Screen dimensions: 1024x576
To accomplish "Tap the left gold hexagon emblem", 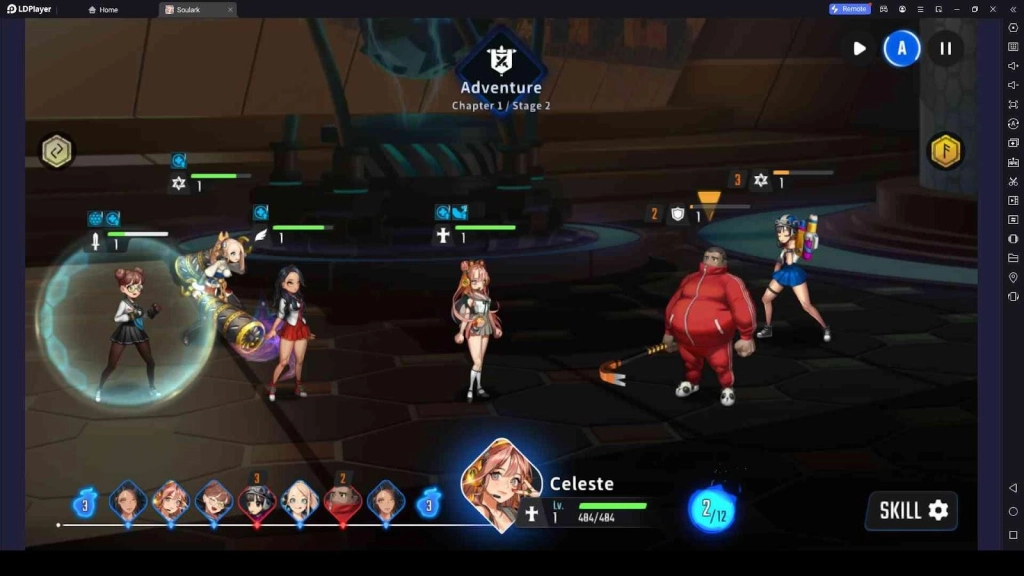I will 57,151.
